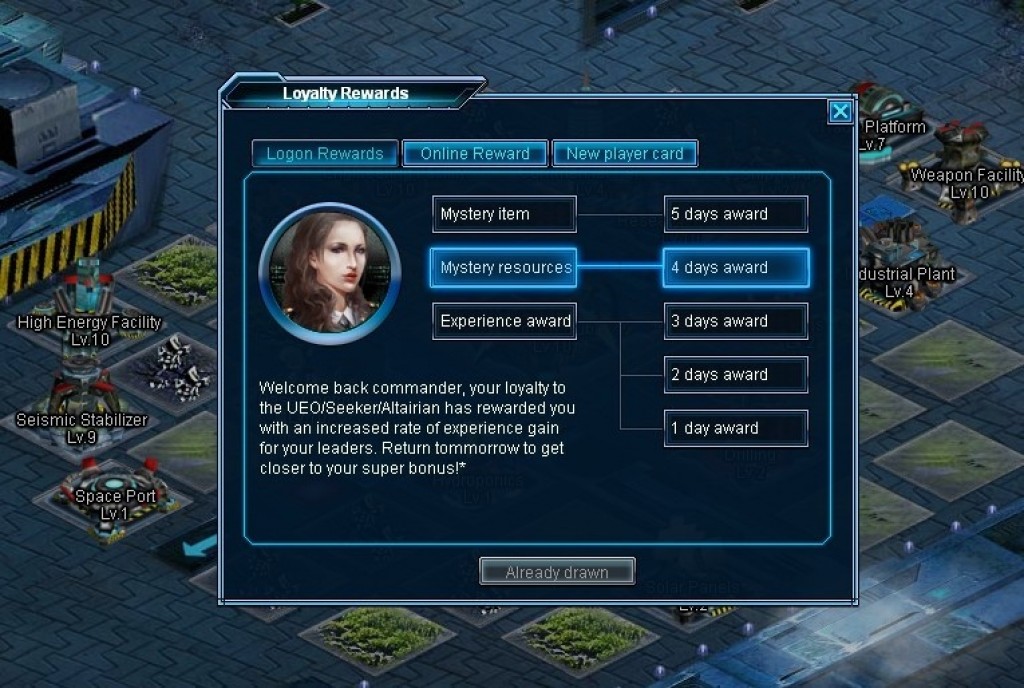Screen dimensions: 1024x688
Task: Select the Experience award box
Action: pos(504,321)
